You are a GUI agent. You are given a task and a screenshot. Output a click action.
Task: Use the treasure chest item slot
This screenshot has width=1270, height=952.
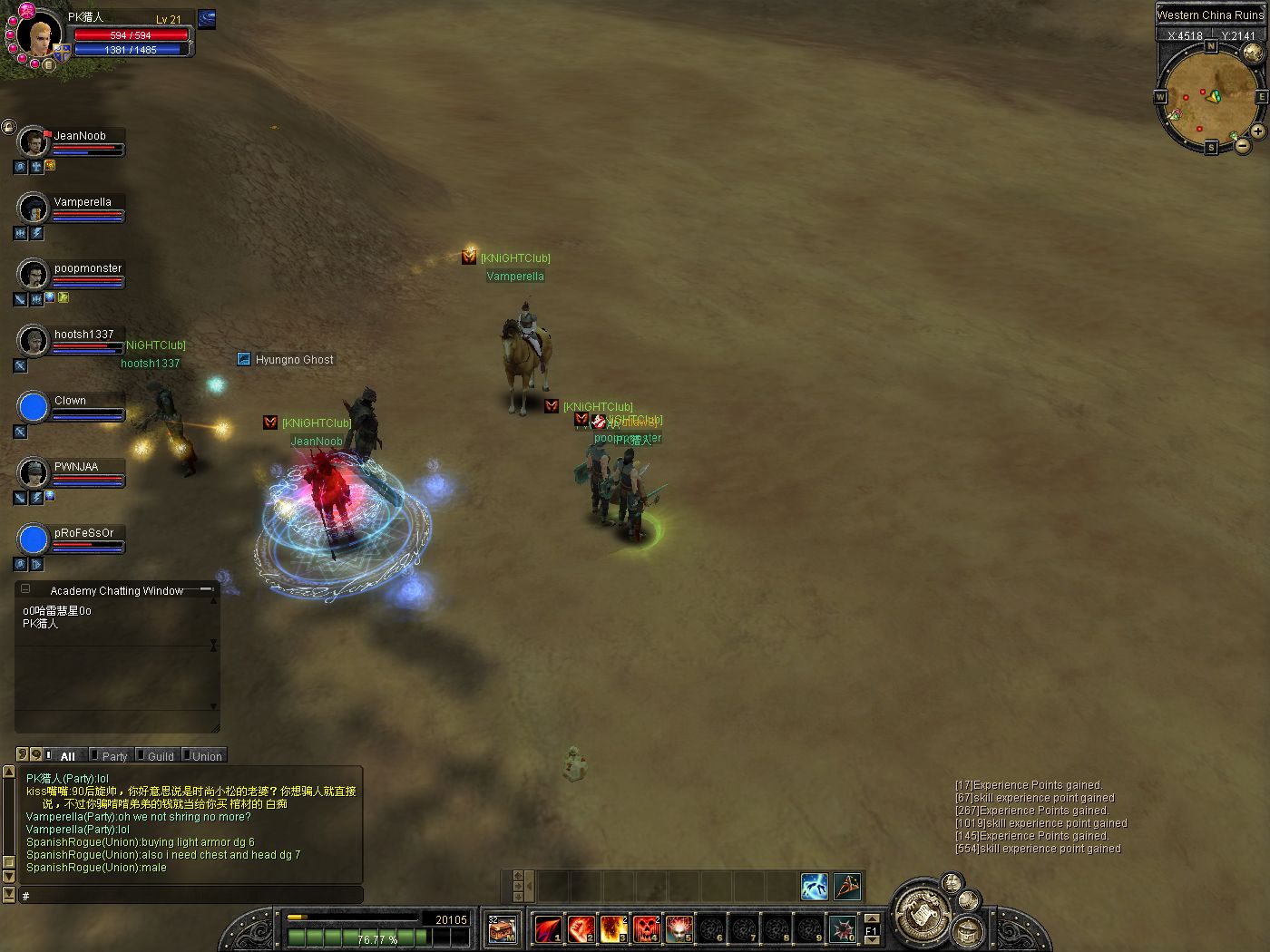(502, 929)
